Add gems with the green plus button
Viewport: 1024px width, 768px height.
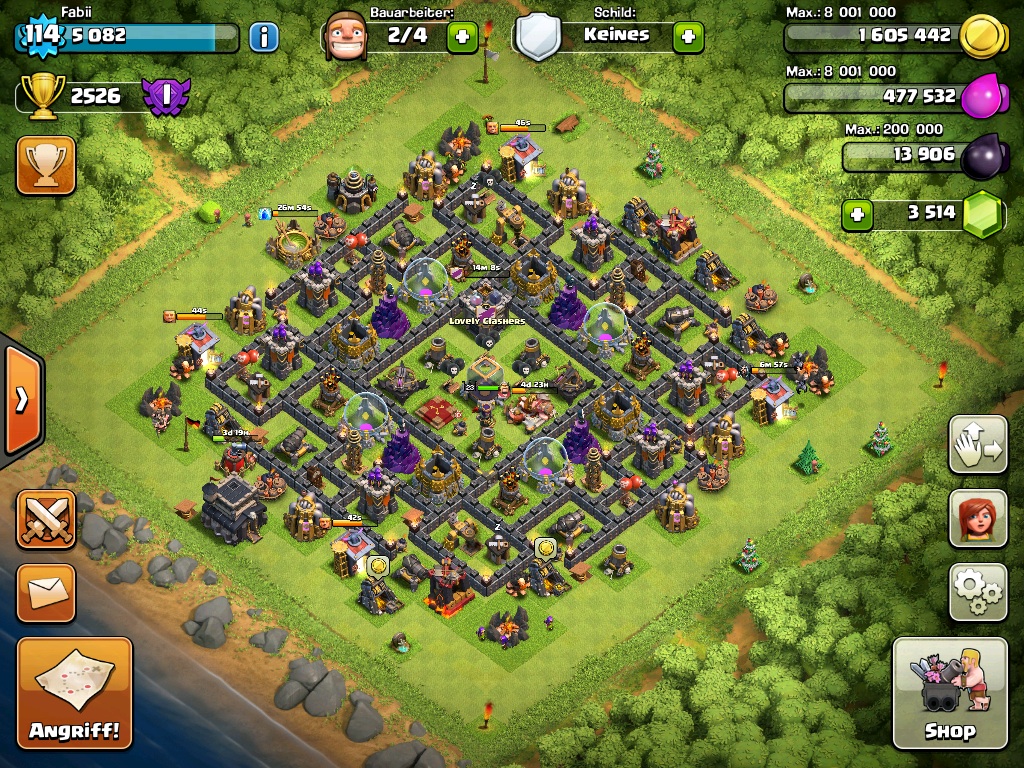[x=855, y=214]
